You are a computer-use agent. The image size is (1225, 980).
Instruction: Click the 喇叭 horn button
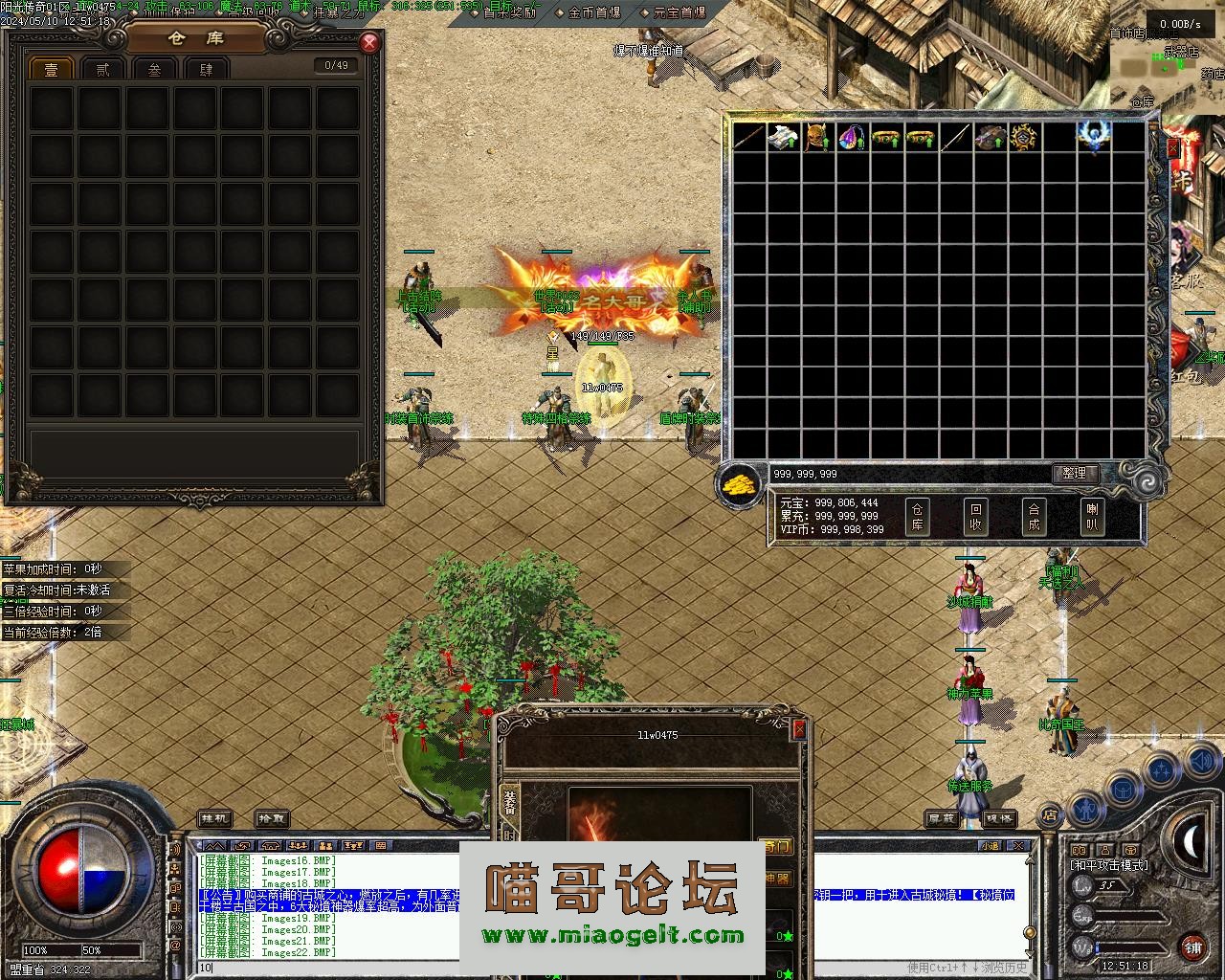pos(1091,517)
